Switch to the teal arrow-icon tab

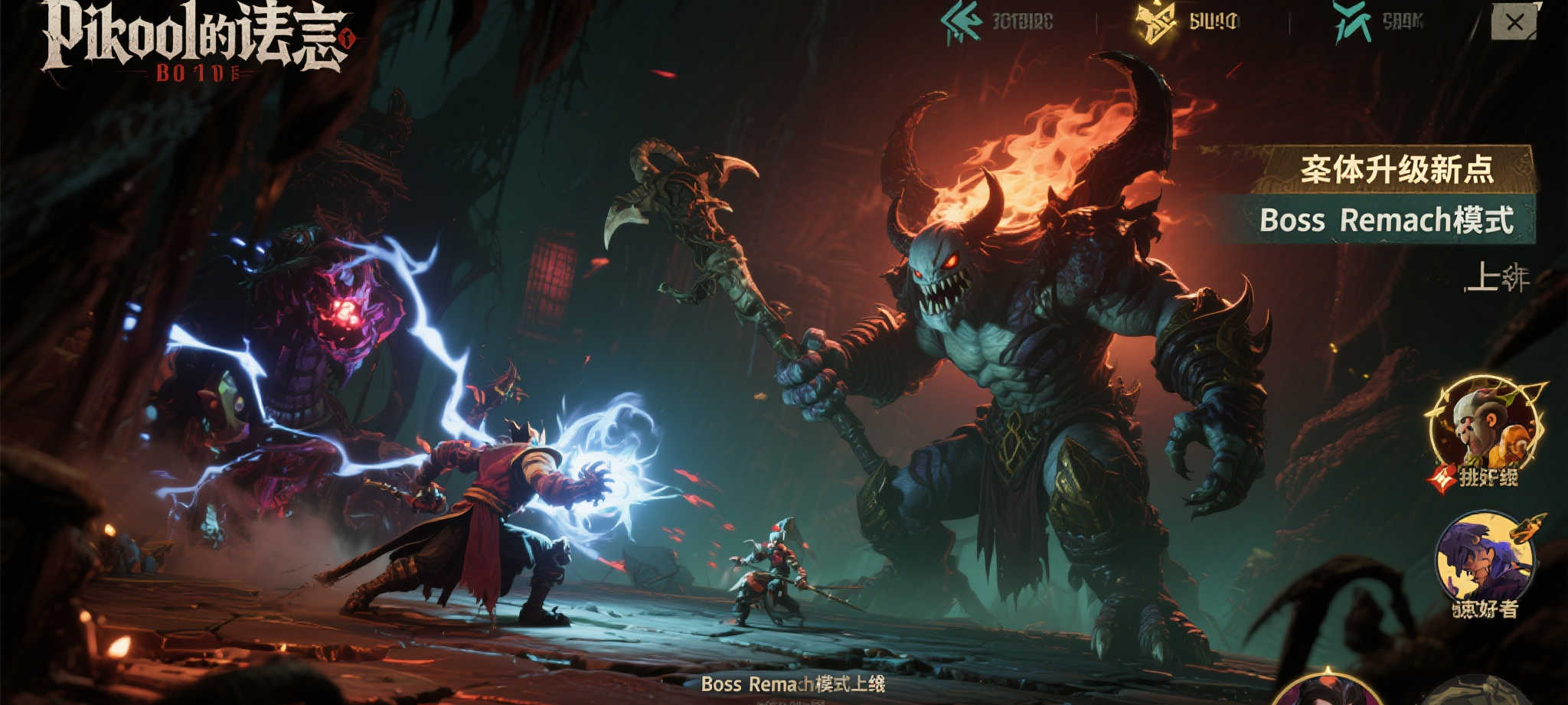(x=996, y=22)
